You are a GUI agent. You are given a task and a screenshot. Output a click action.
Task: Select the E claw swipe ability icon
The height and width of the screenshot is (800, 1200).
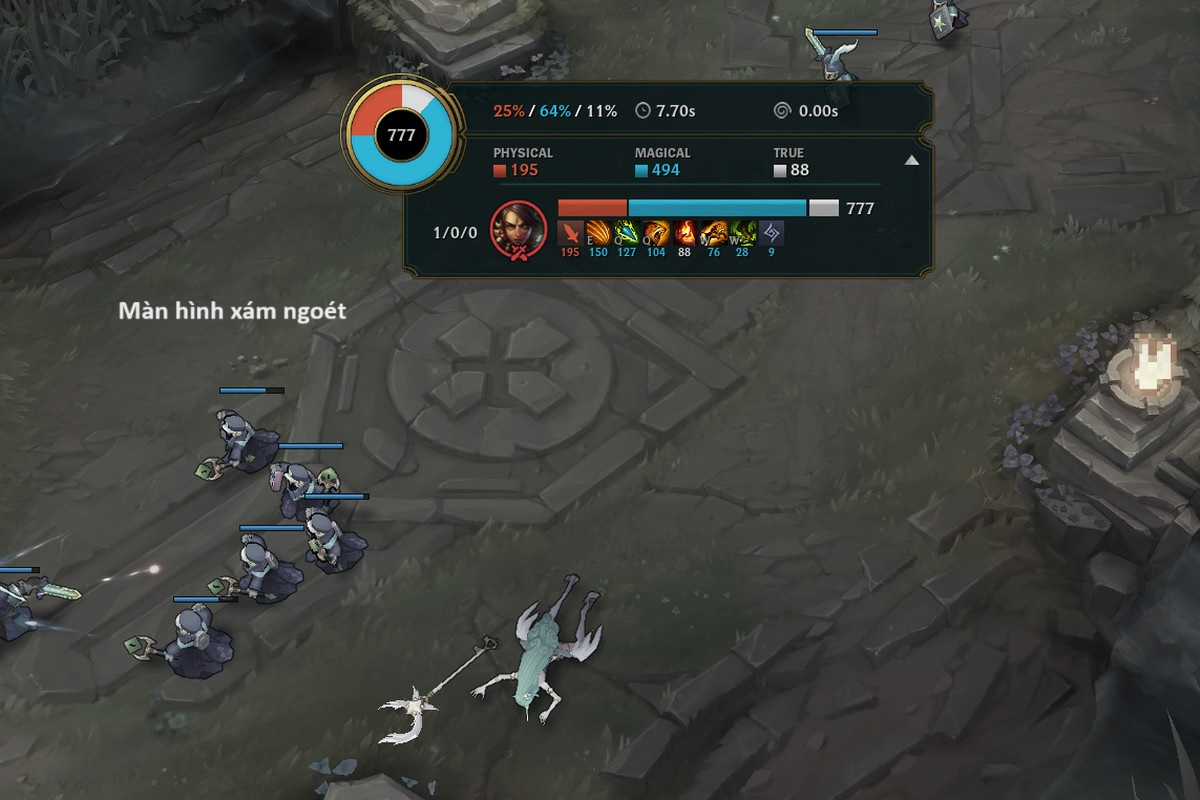[x=598, y=233]
